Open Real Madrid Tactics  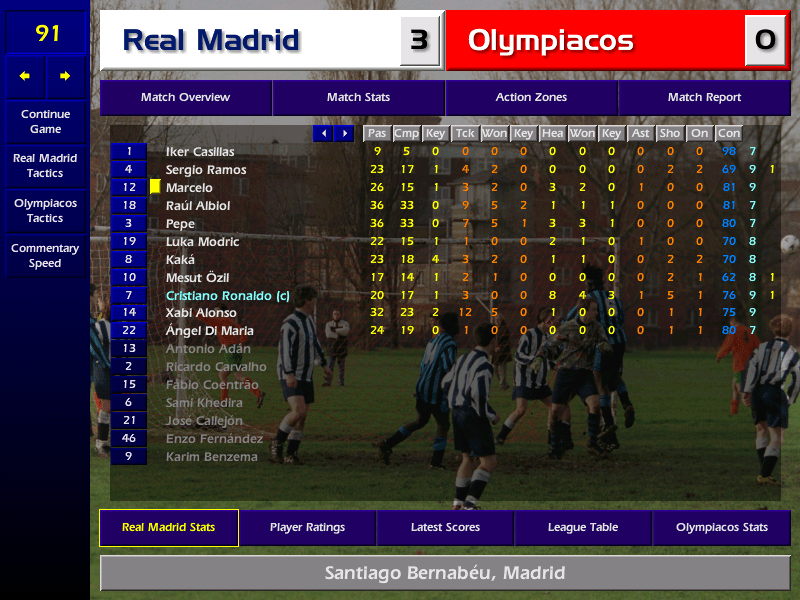pyautogui.click(x=45, y=165)
